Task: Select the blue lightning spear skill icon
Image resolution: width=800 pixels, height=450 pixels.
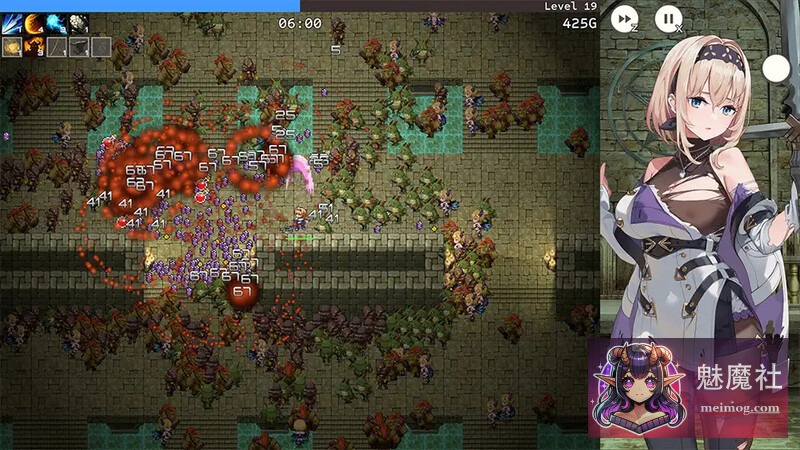Action: (12, 24)
